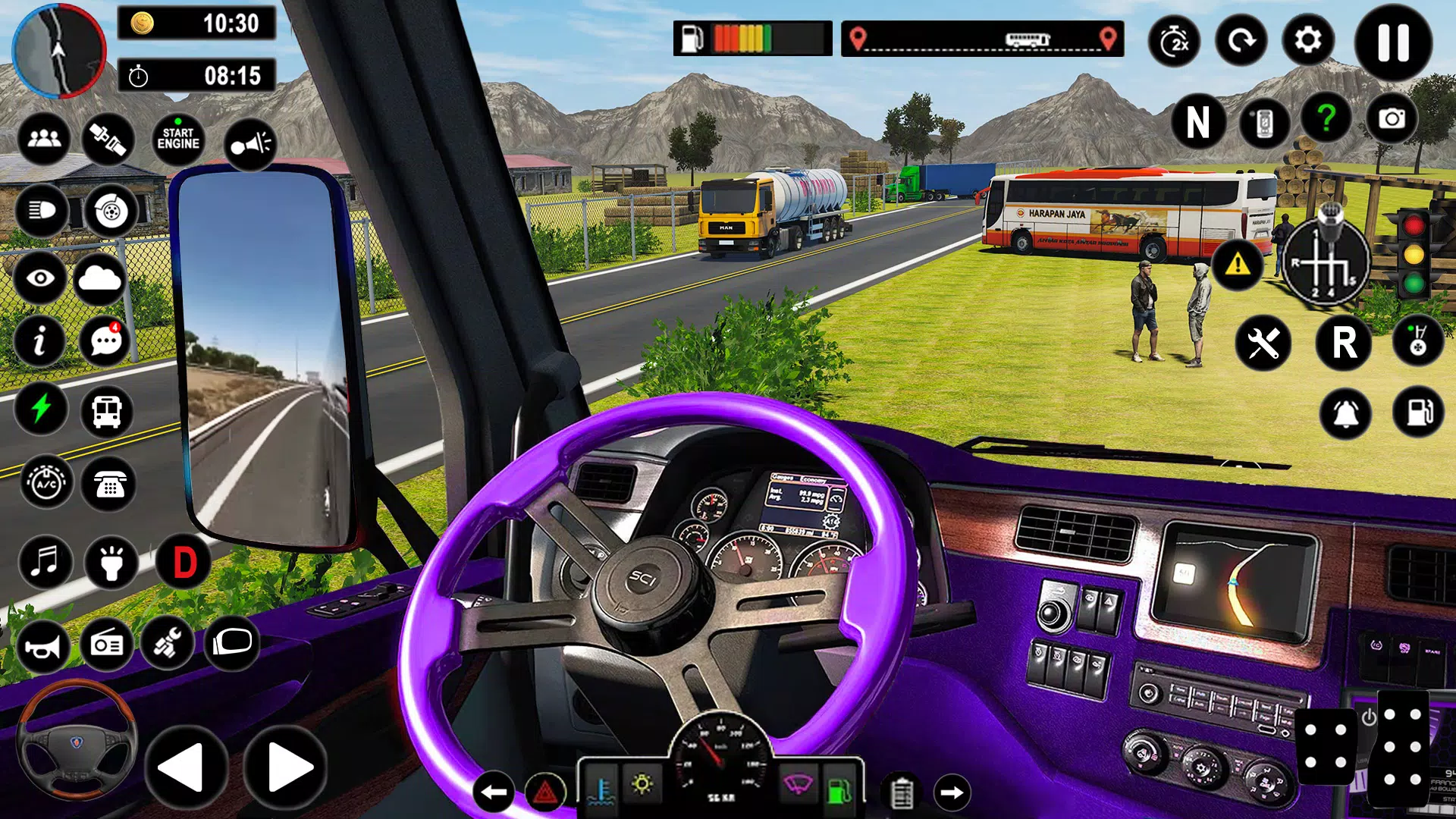Tap the fuel pump refuel button
The height and width of the screenshot is (819, 1456).
click(x=1419, y=413)
